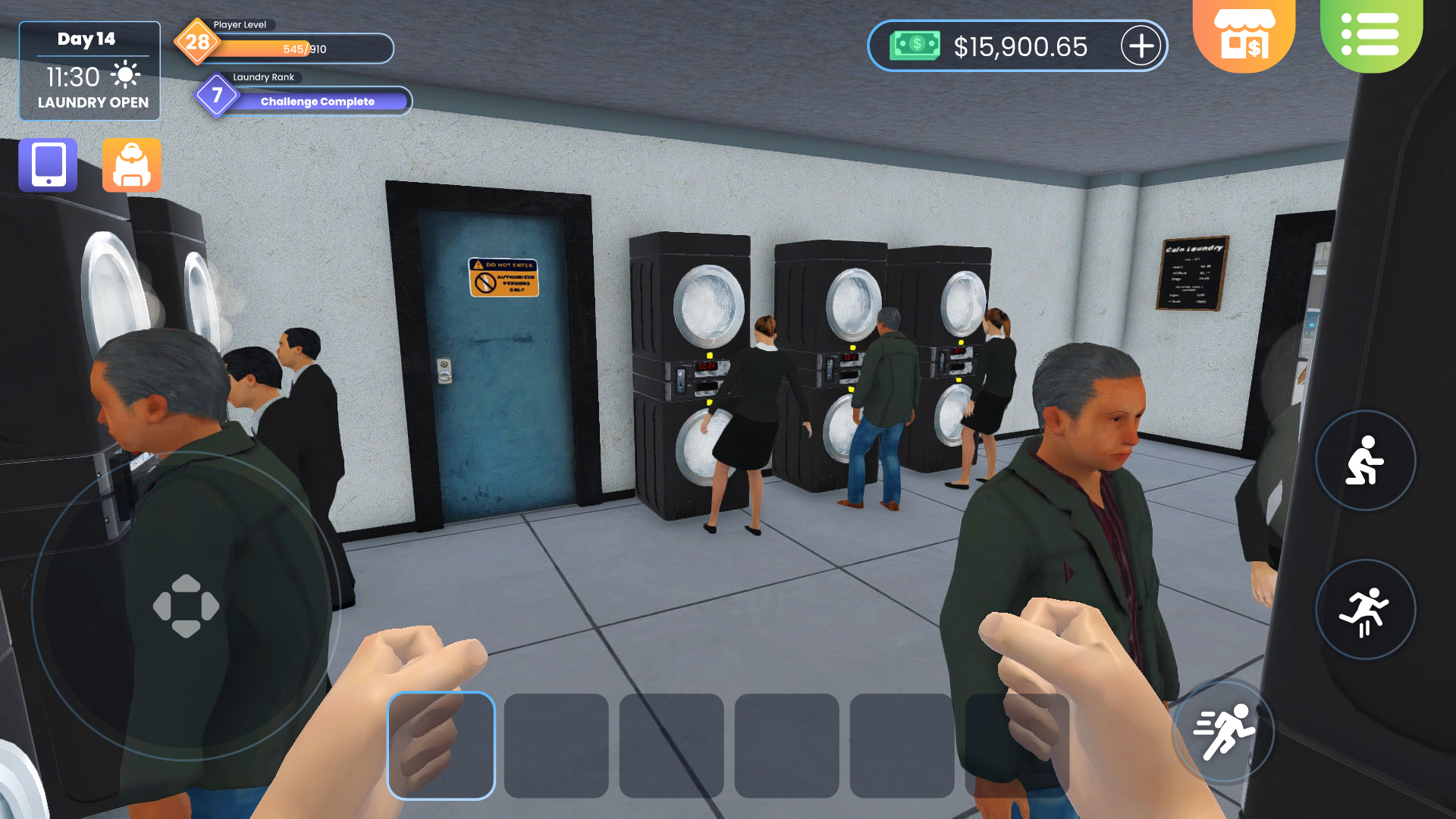Tap the XP progress bar showing 545/910
The image size is (1456, 819).
[x=303, y=49]
